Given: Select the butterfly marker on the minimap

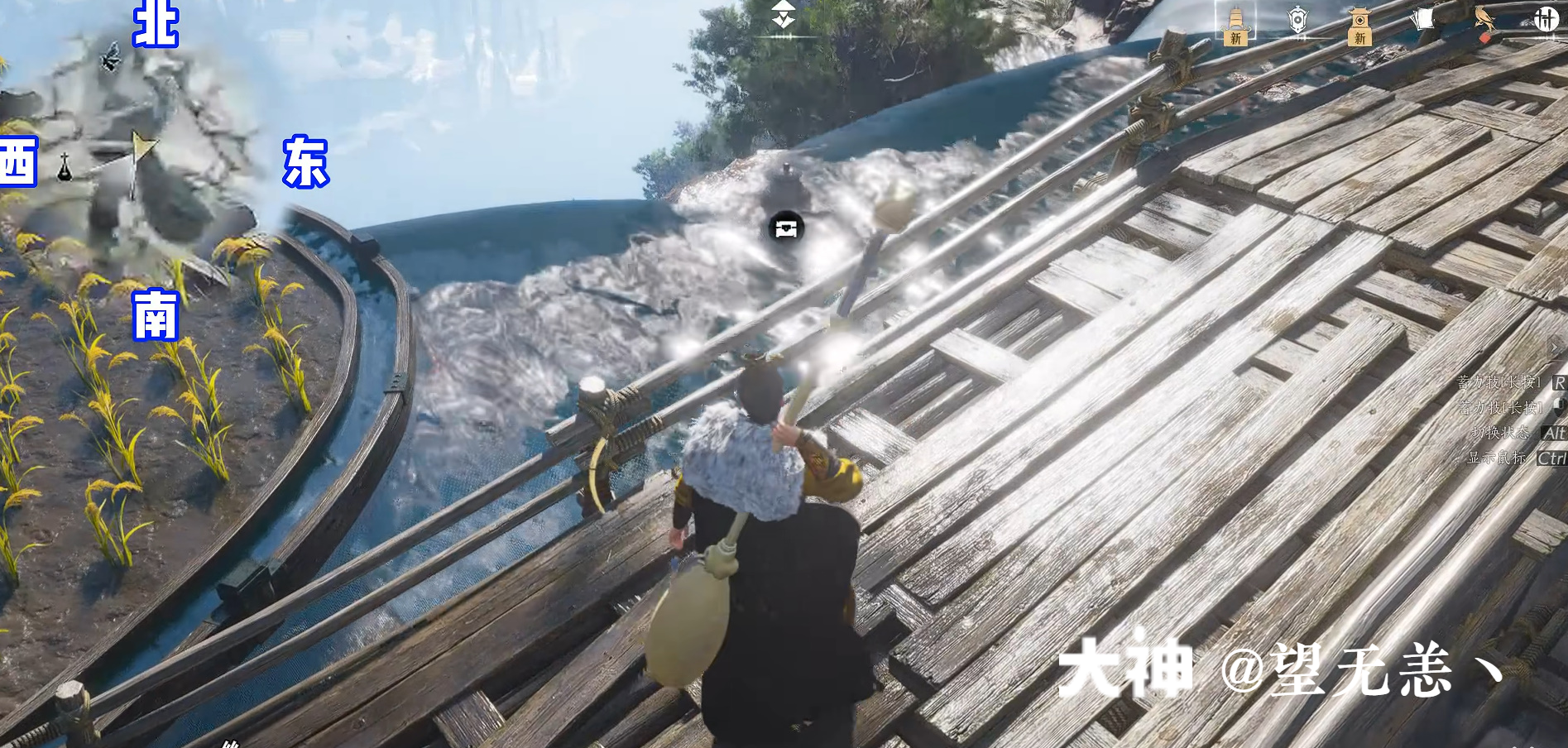Looking at the screenshot, I should tap(110, 58).
